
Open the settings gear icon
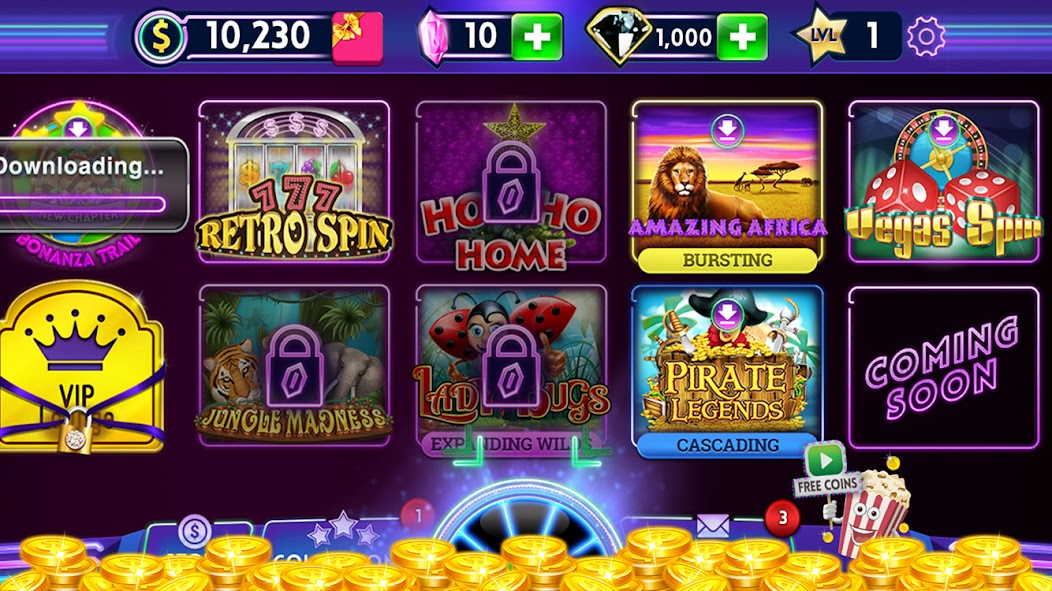point(926,37)
